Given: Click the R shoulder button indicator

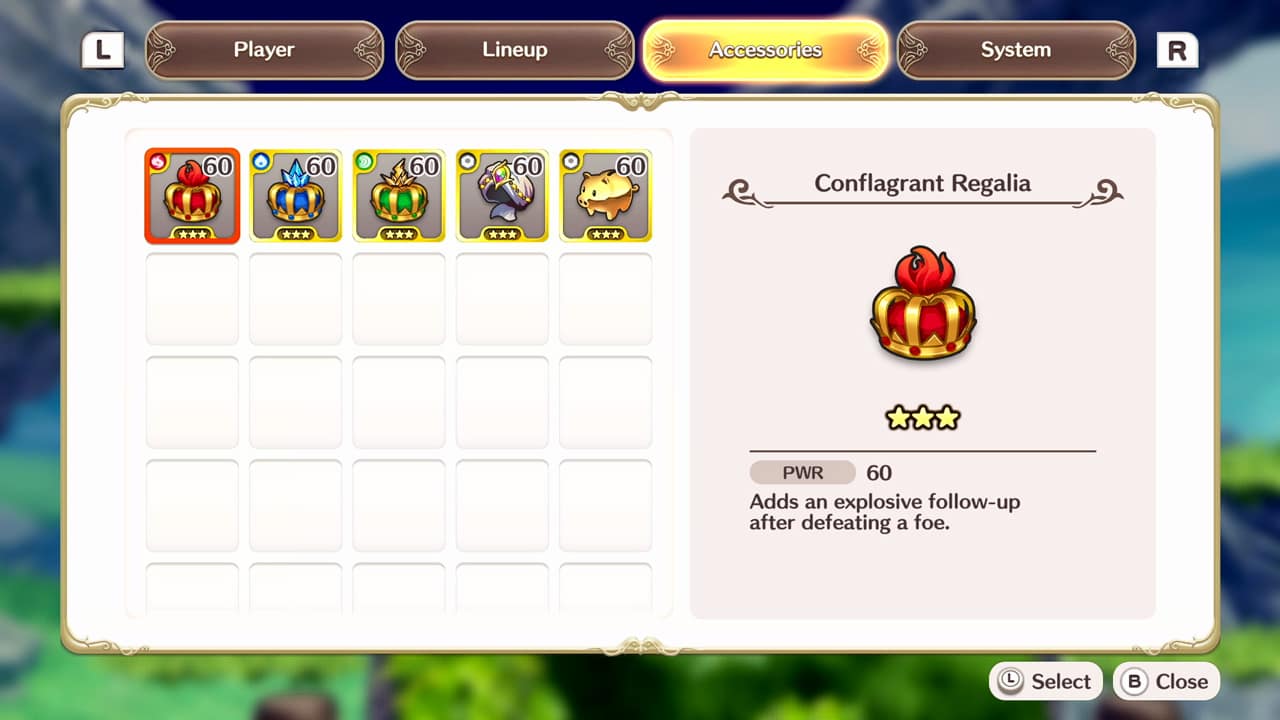Looking at the screenshot, I should click(1177, 48).
